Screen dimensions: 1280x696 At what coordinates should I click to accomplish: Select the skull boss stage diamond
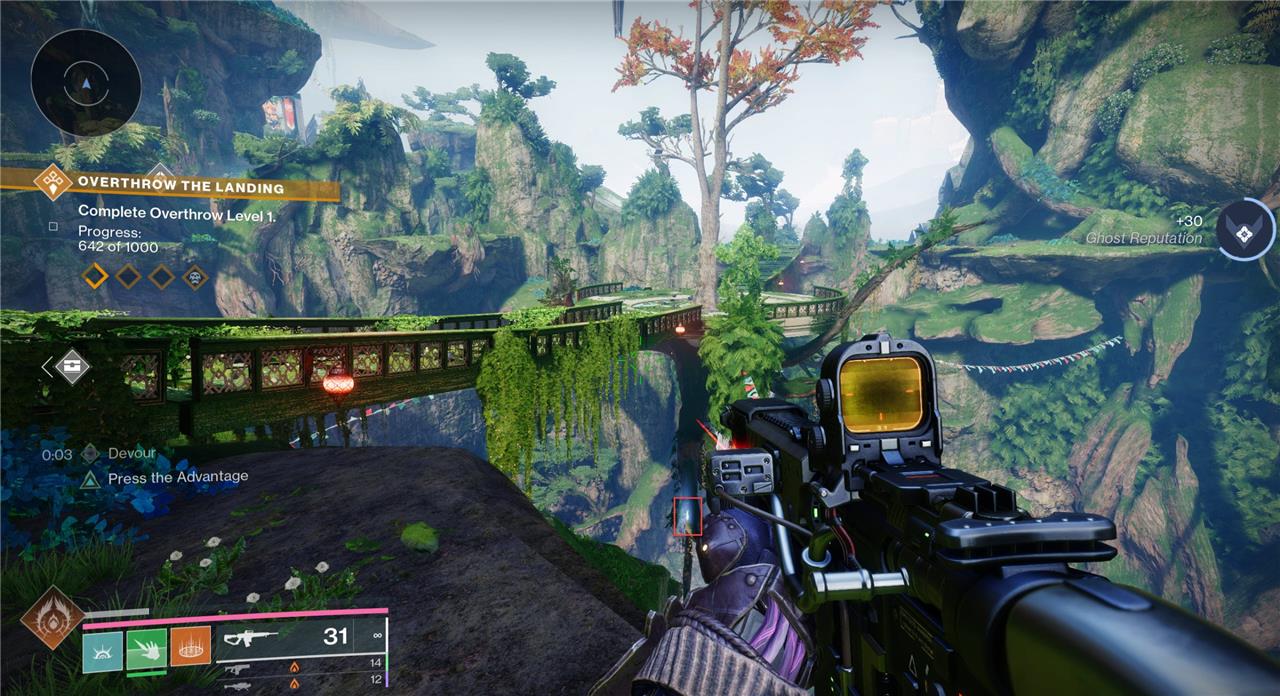click(x=196, y=275)
